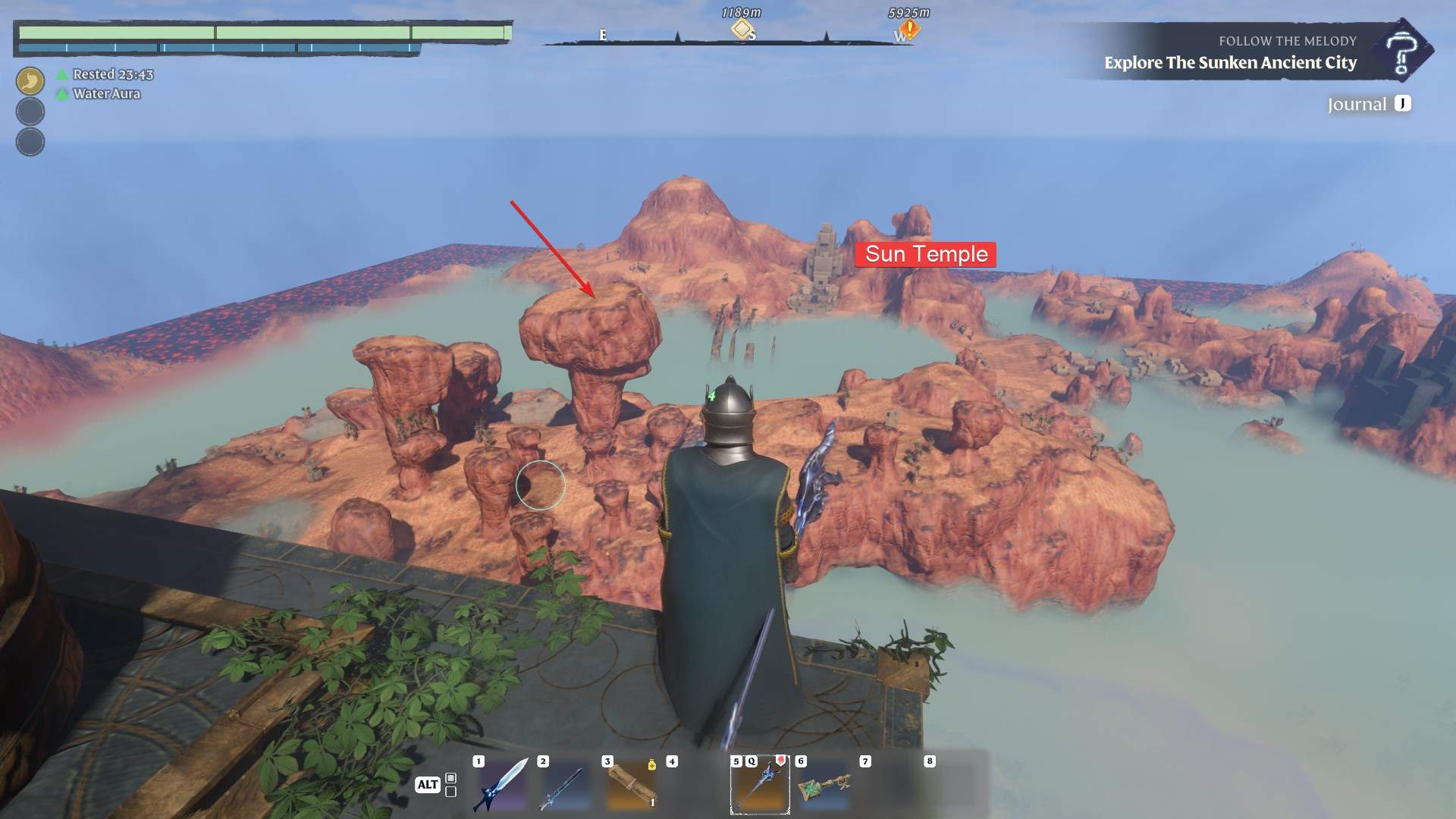The height and width of the screenshot is (819, 1456).
Task: Click the Explore The Sunken Ancient City objective
Action: coord(1229,64)
